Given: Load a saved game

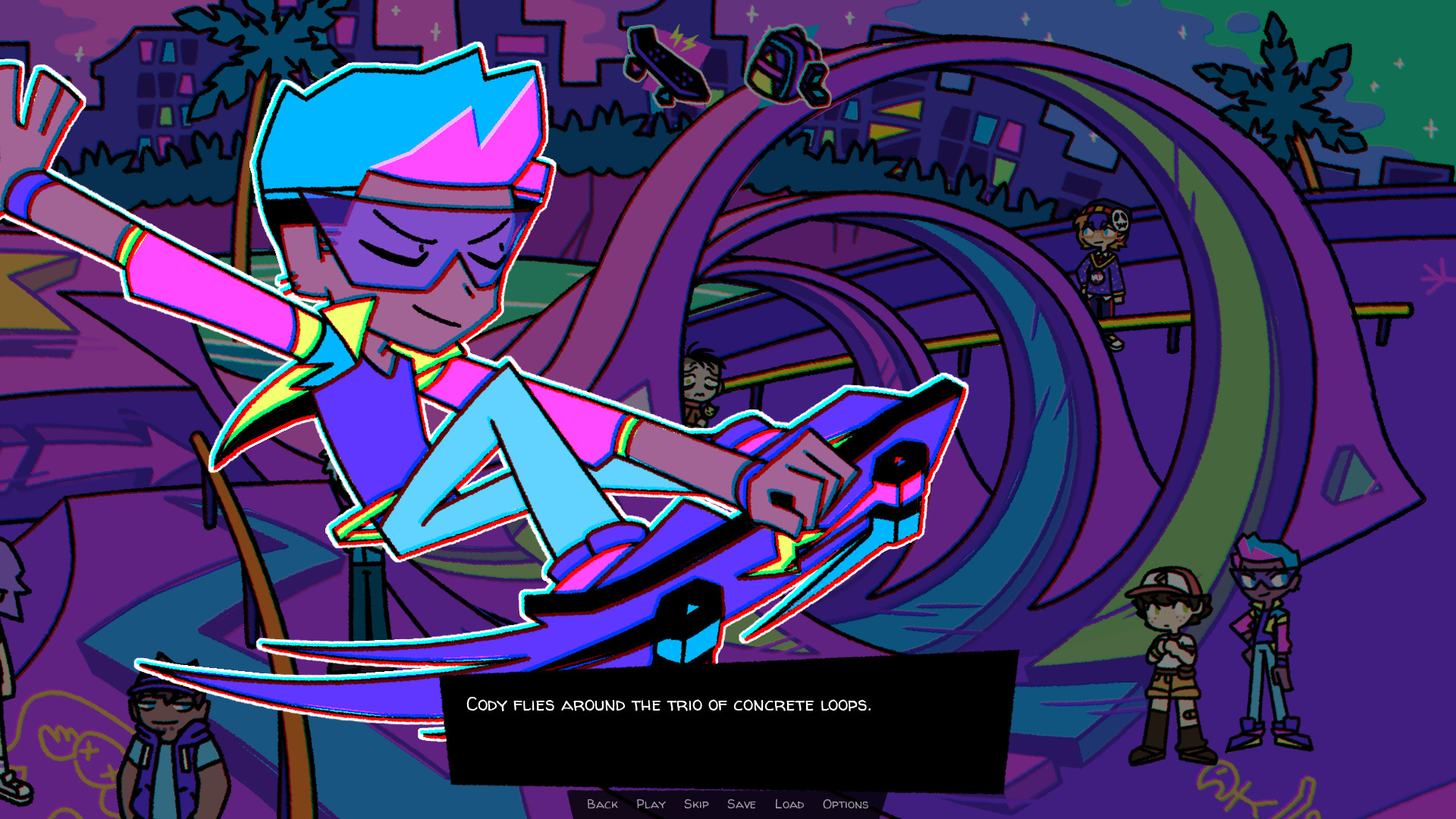Looking at the screenshot, I should [789, 805].
